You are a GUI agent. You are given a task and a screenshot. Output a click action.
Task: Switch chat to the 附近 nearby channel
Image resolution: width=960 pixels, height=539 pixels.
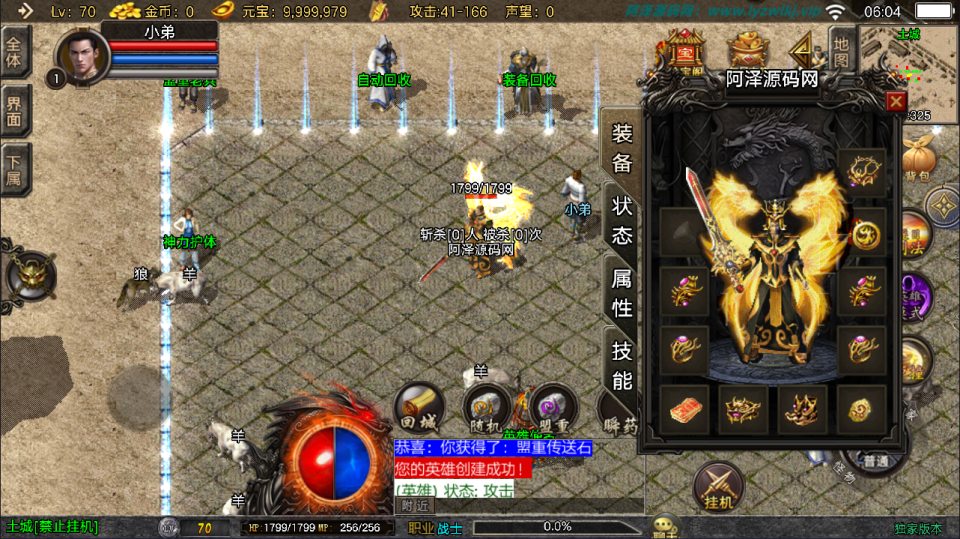click(416, 506)
